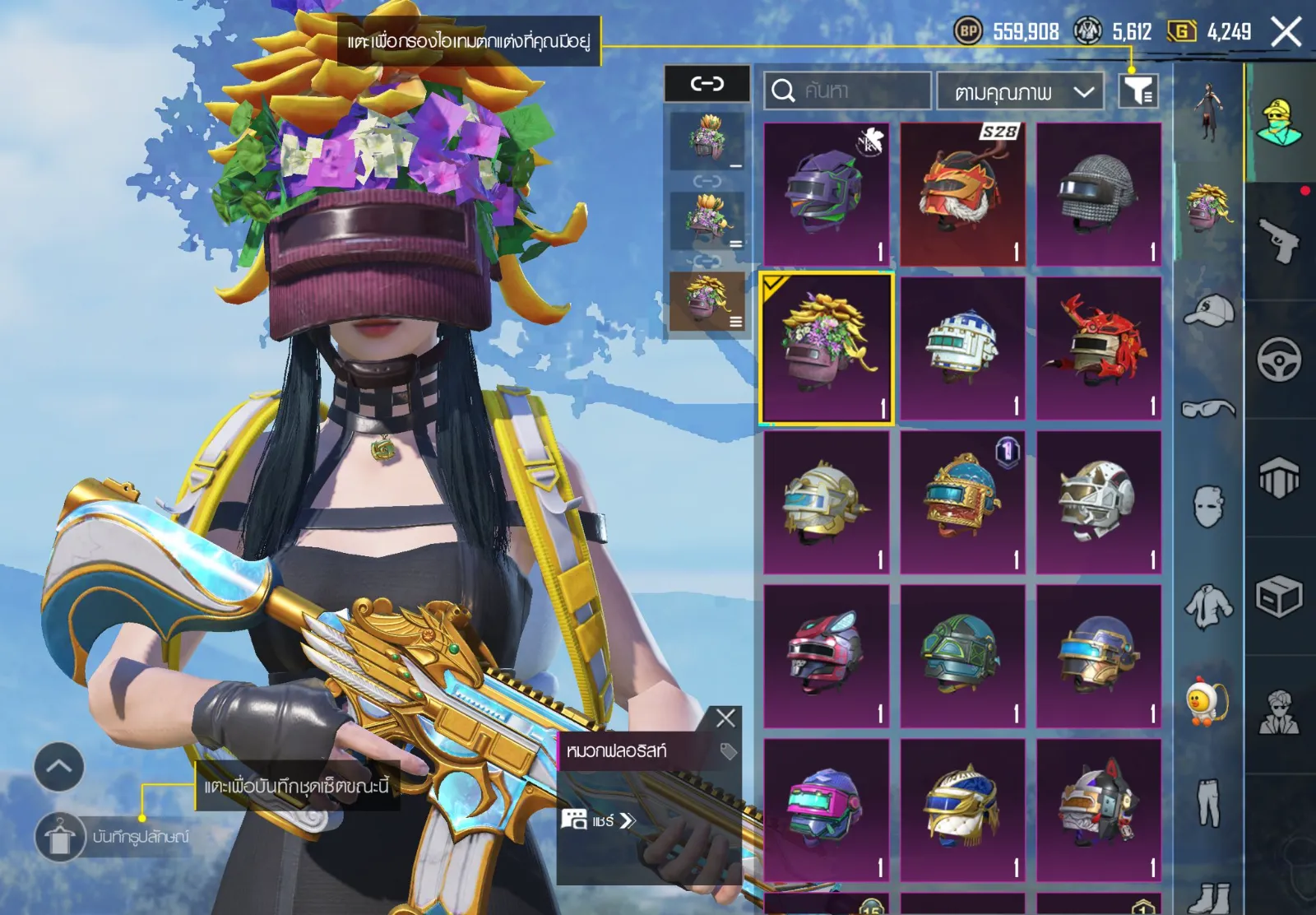Switch to the pistol weapon skins tab
Image resolution: width=1316 pixels, height=915 pixels.
point(1280,241)
